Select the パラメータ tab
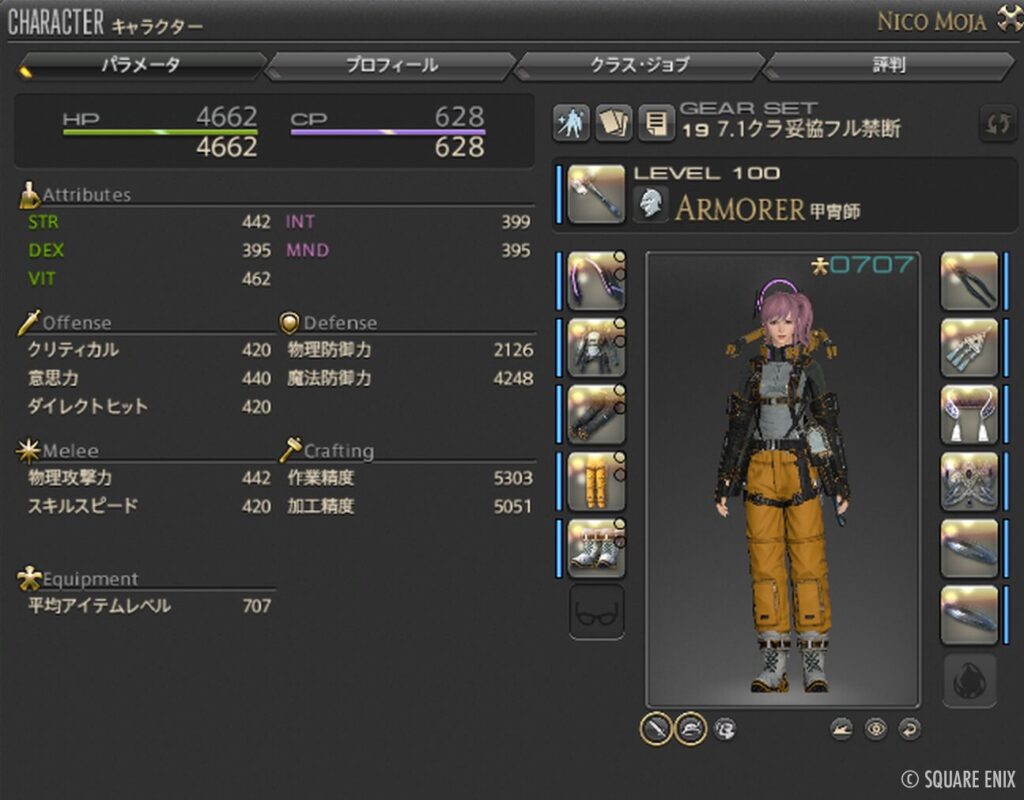Screen dimensions: 1024x800 (x=141, y=66)
